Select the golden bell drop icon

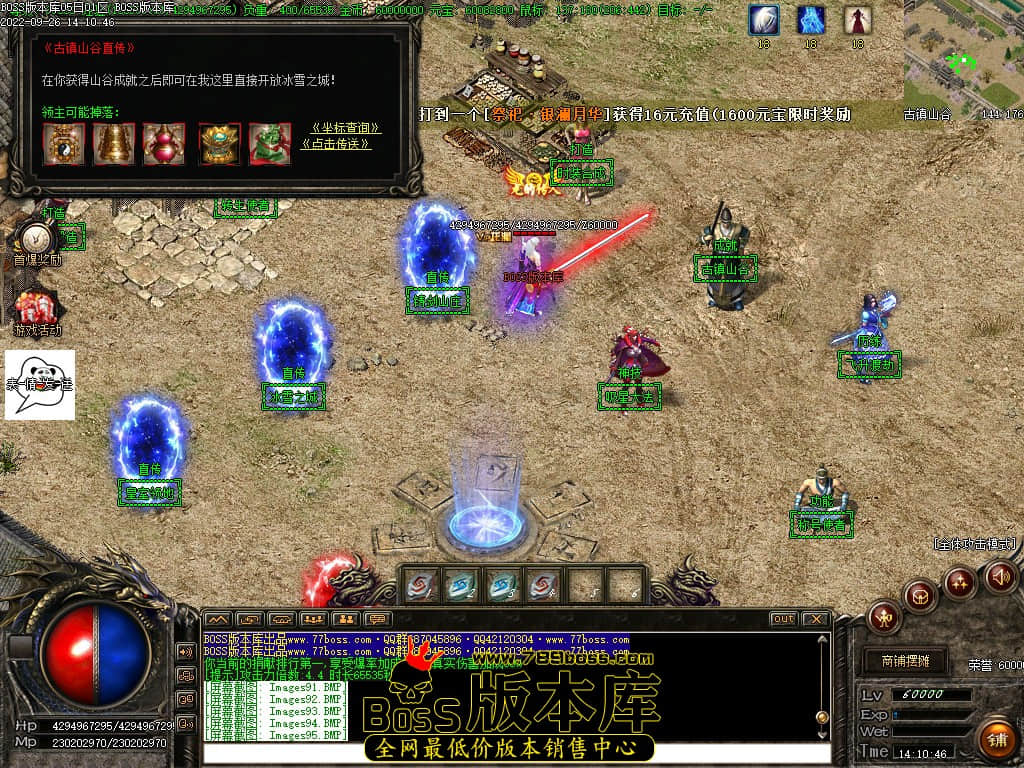[114, 143]
